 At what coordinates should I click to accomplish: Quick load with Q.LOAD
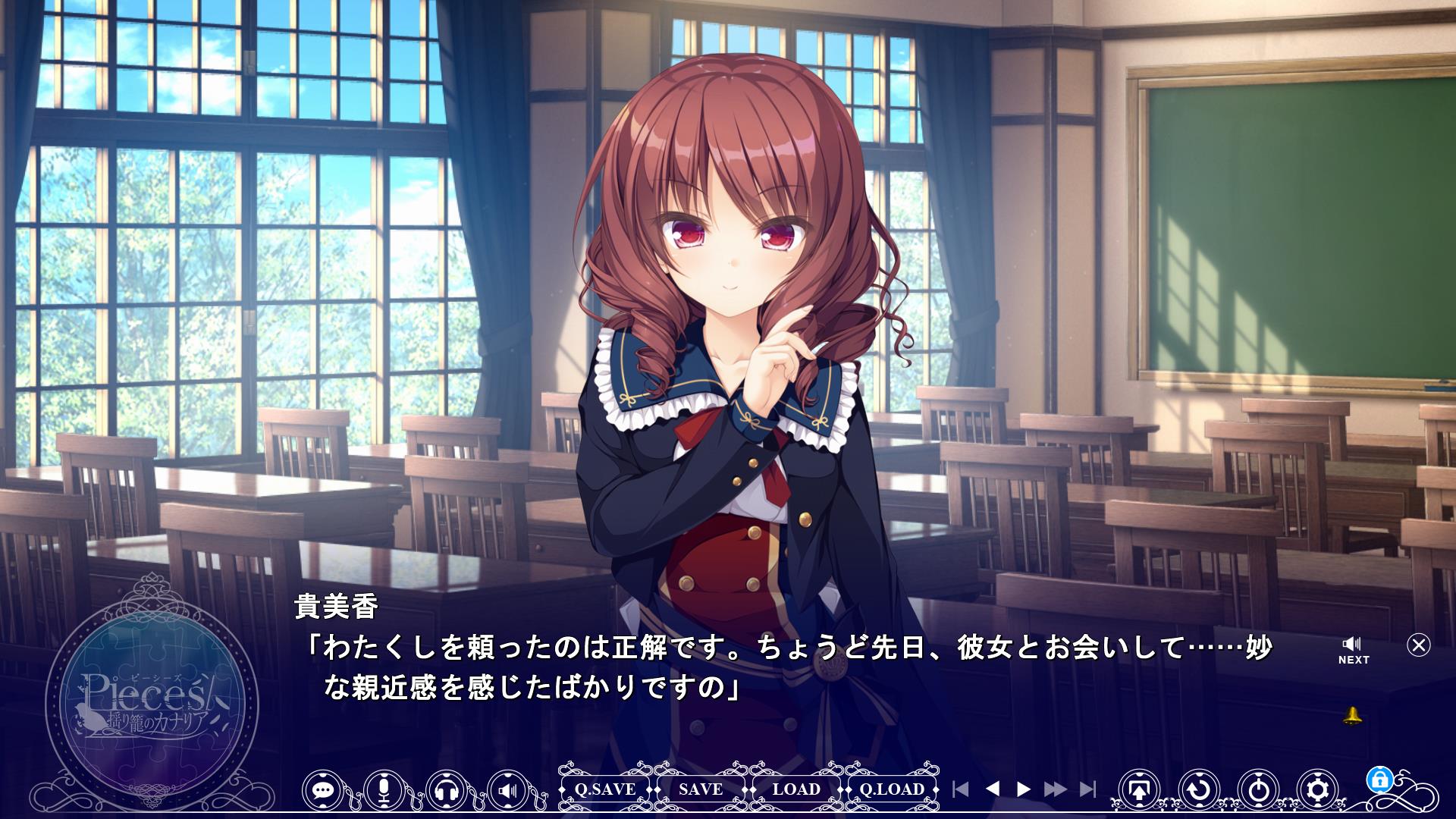[892, 789]
